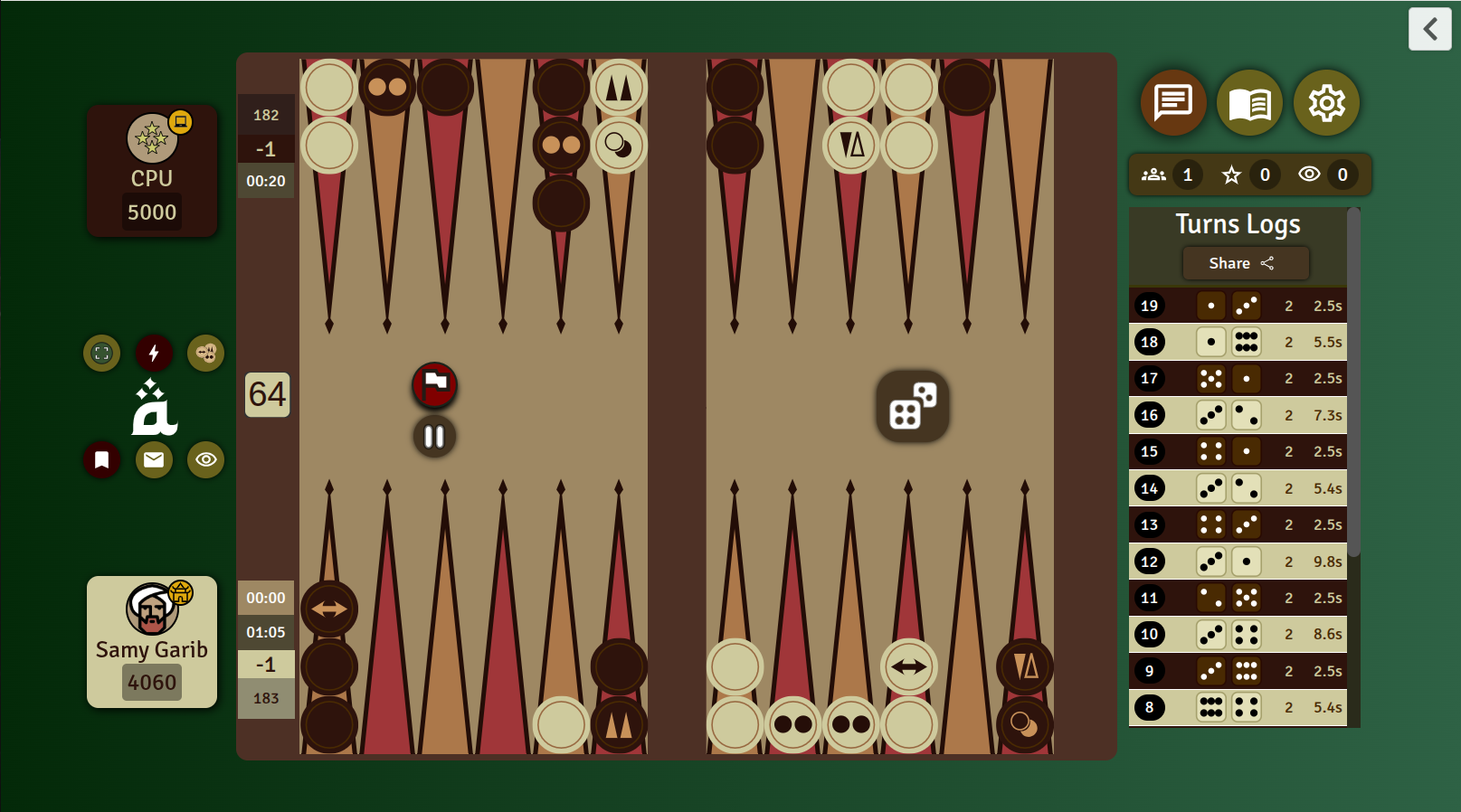Open the chat bubble panel
This screenshot has height=812, width=1461.
tap(1173, 103)
